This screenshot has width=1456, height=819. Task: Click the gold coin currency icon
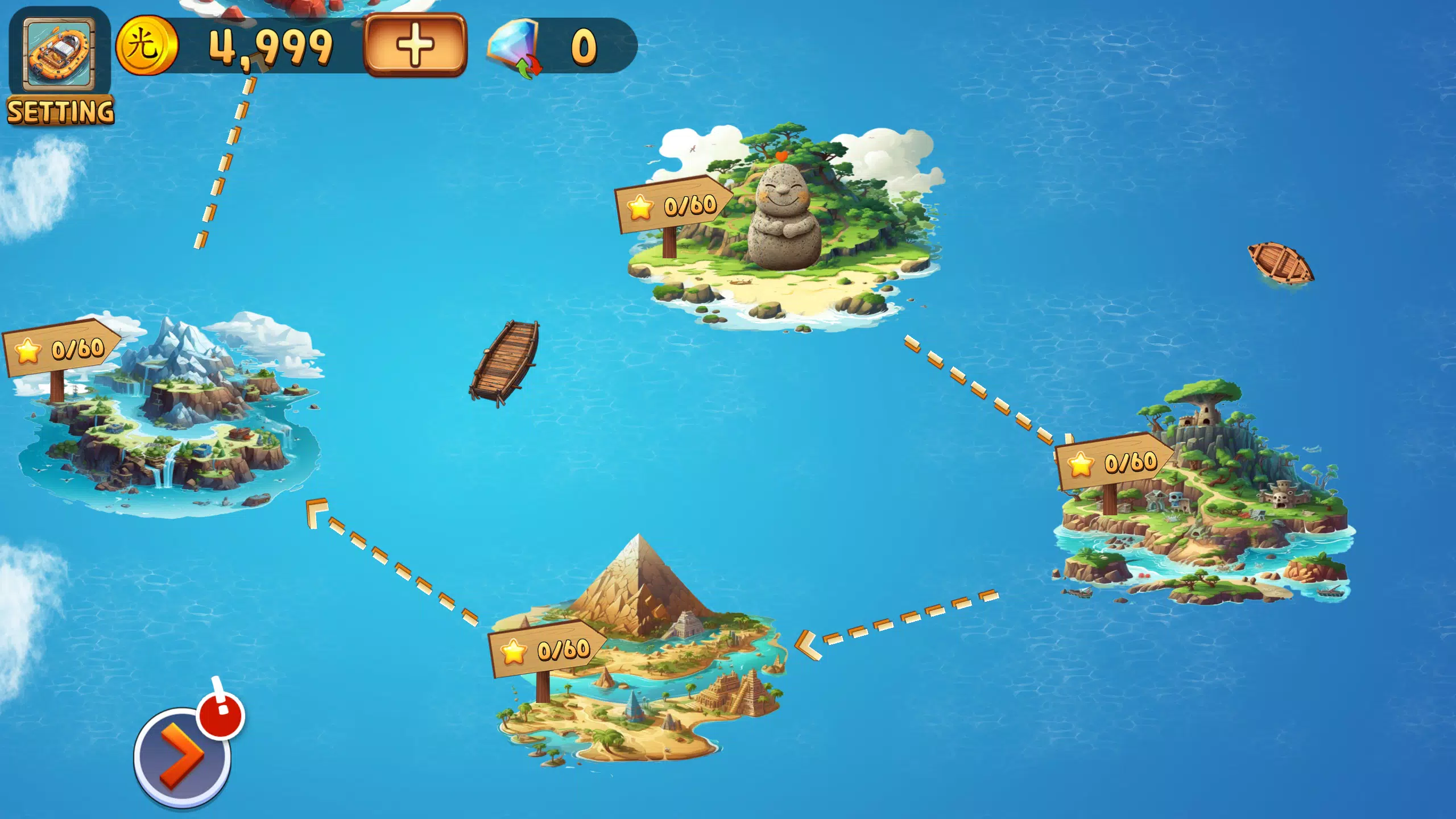pos(148,48)
